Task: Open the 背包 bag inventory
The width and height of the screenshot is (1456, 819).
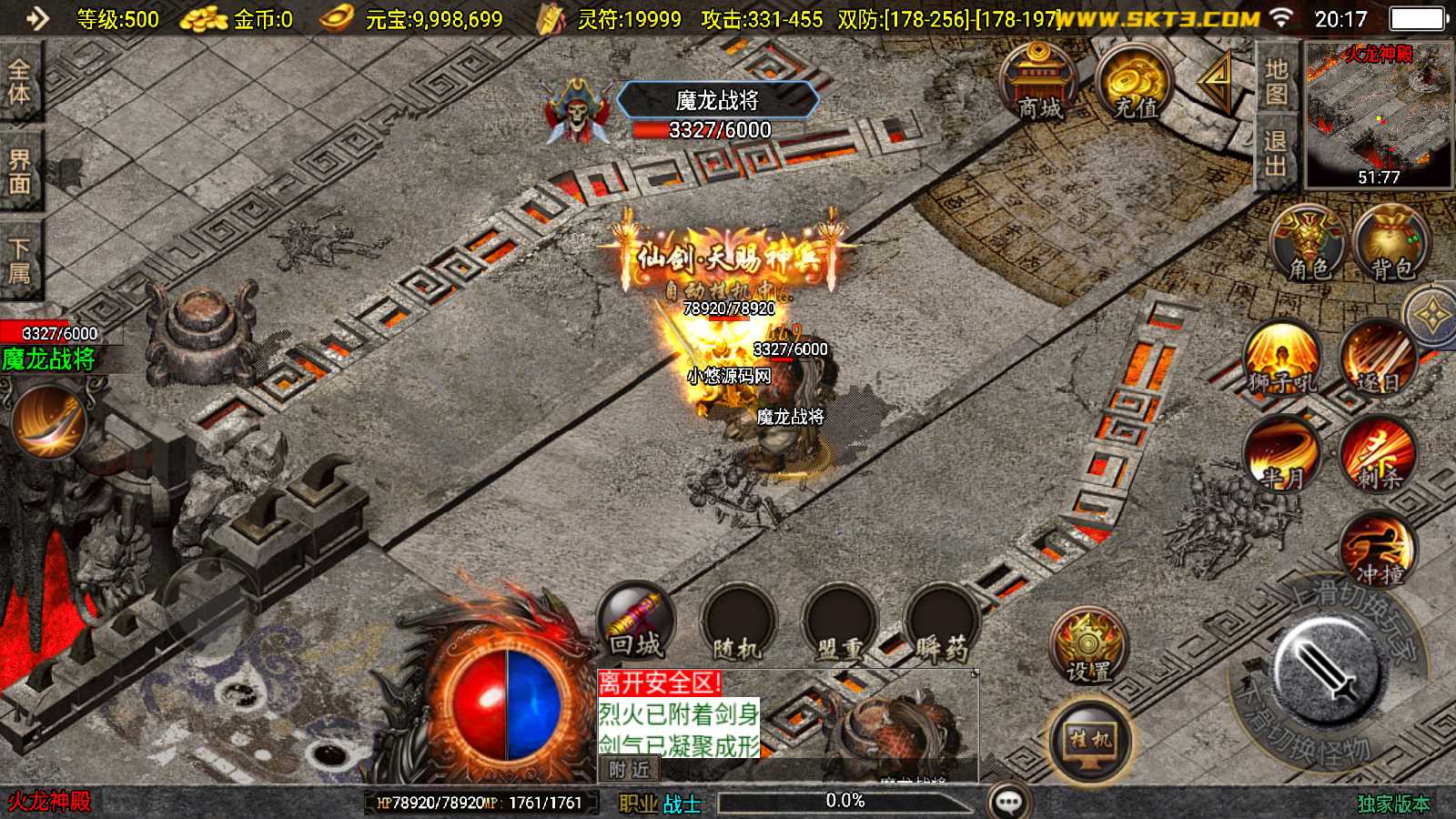Action: [1391, 242]
